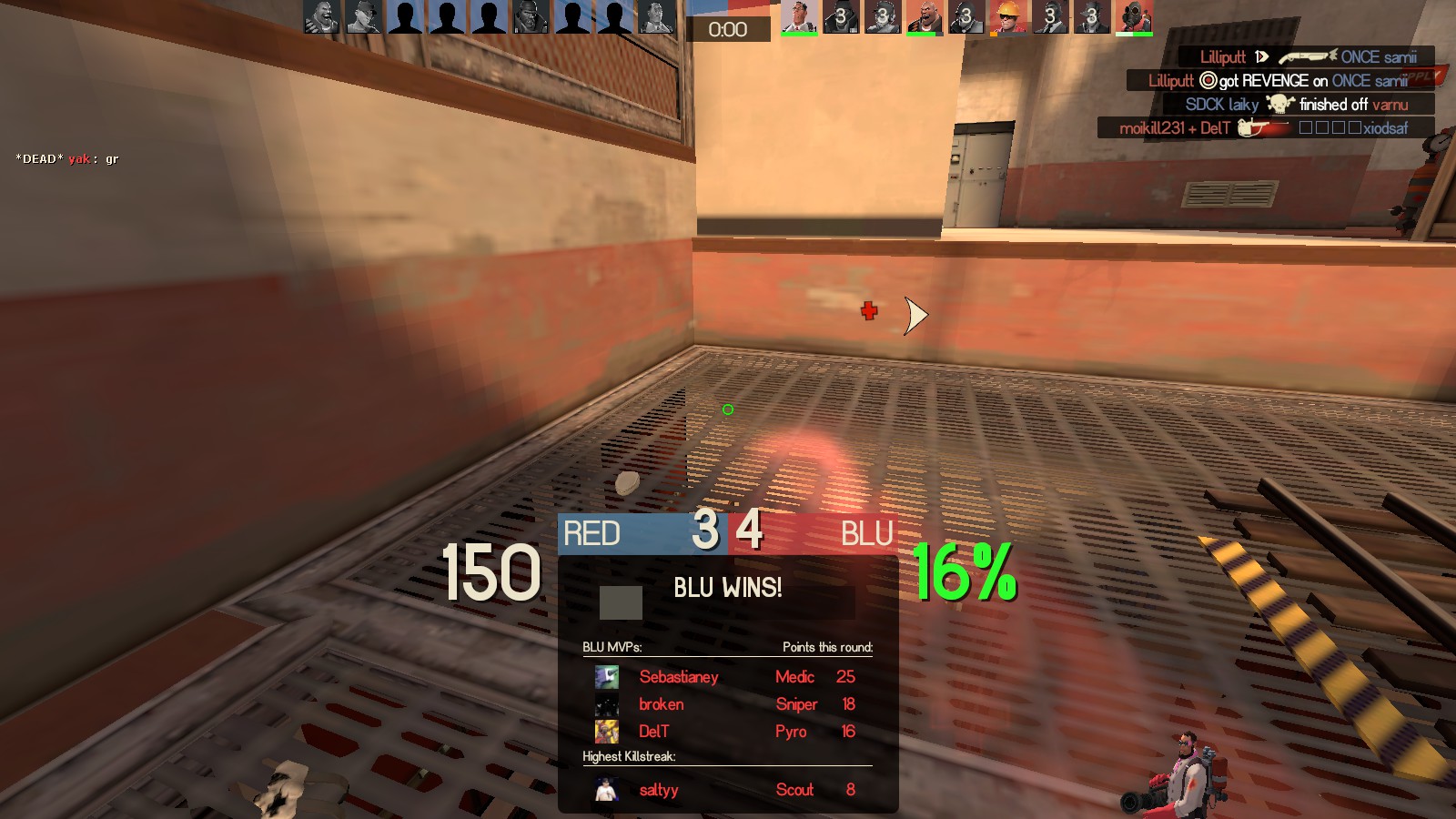Select the Engineer portrait in the top bar
This screenshot has width=1456, height=819.
(x=1007, y=17)
